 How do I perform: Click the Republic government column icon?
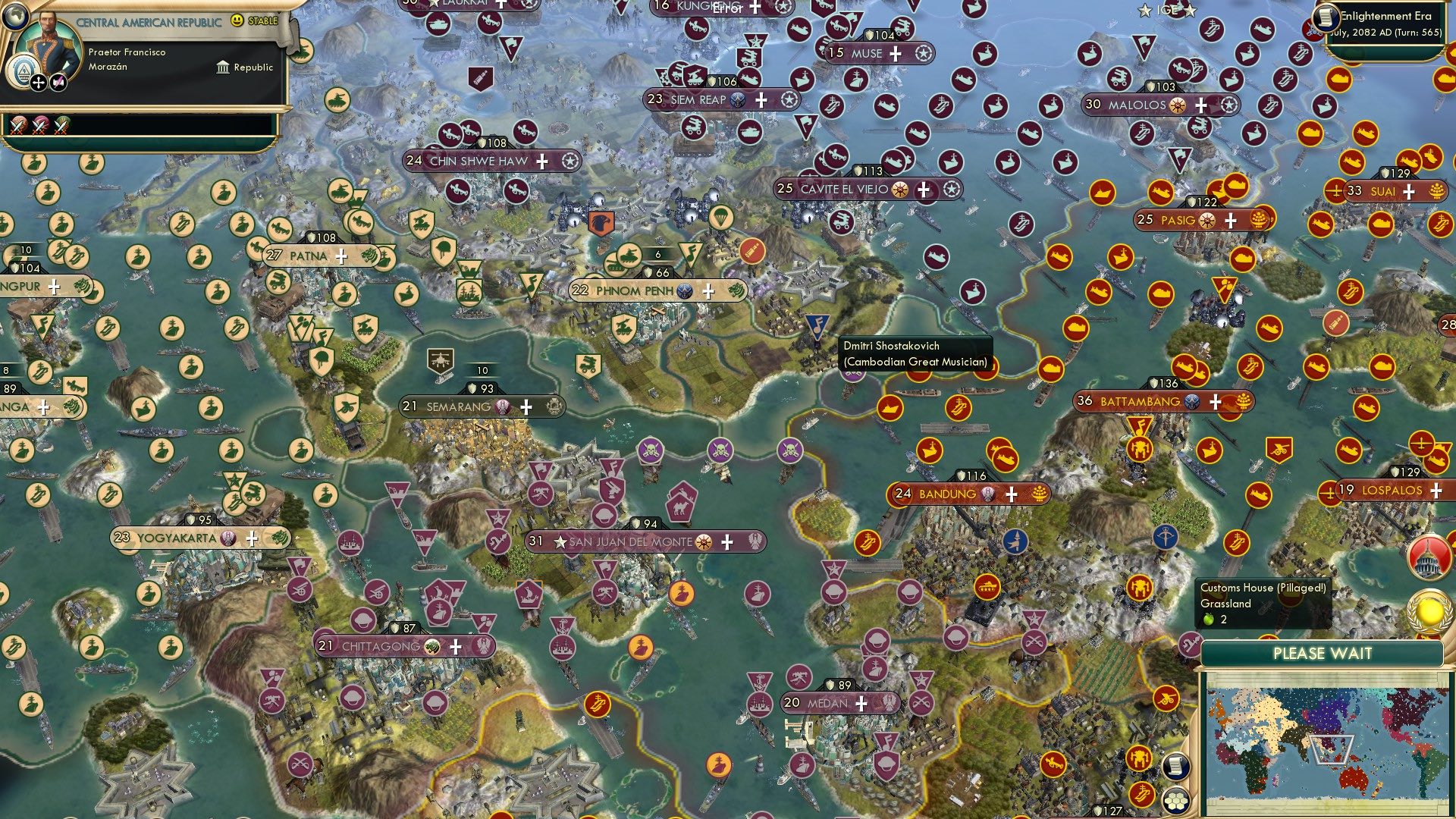click(x=222, y=67)
